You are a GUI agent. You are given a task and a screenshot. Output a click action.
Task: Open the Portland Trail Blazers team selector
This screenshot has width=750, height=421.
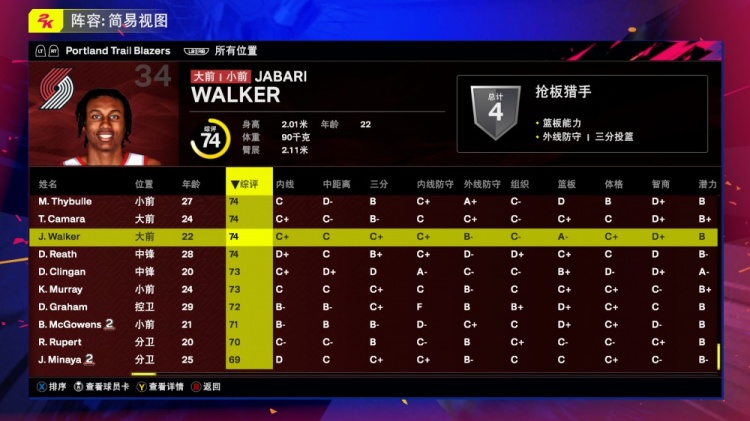pyautogui.click(x=118, y=50)
